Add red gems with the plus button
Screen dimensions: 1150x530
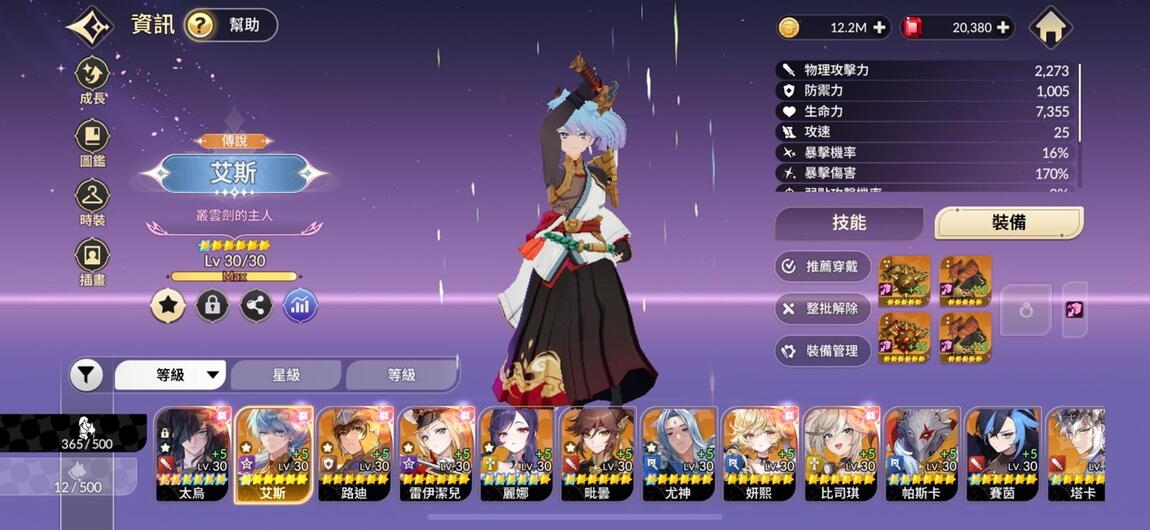pyautogui.click(x=1003, y=28)
